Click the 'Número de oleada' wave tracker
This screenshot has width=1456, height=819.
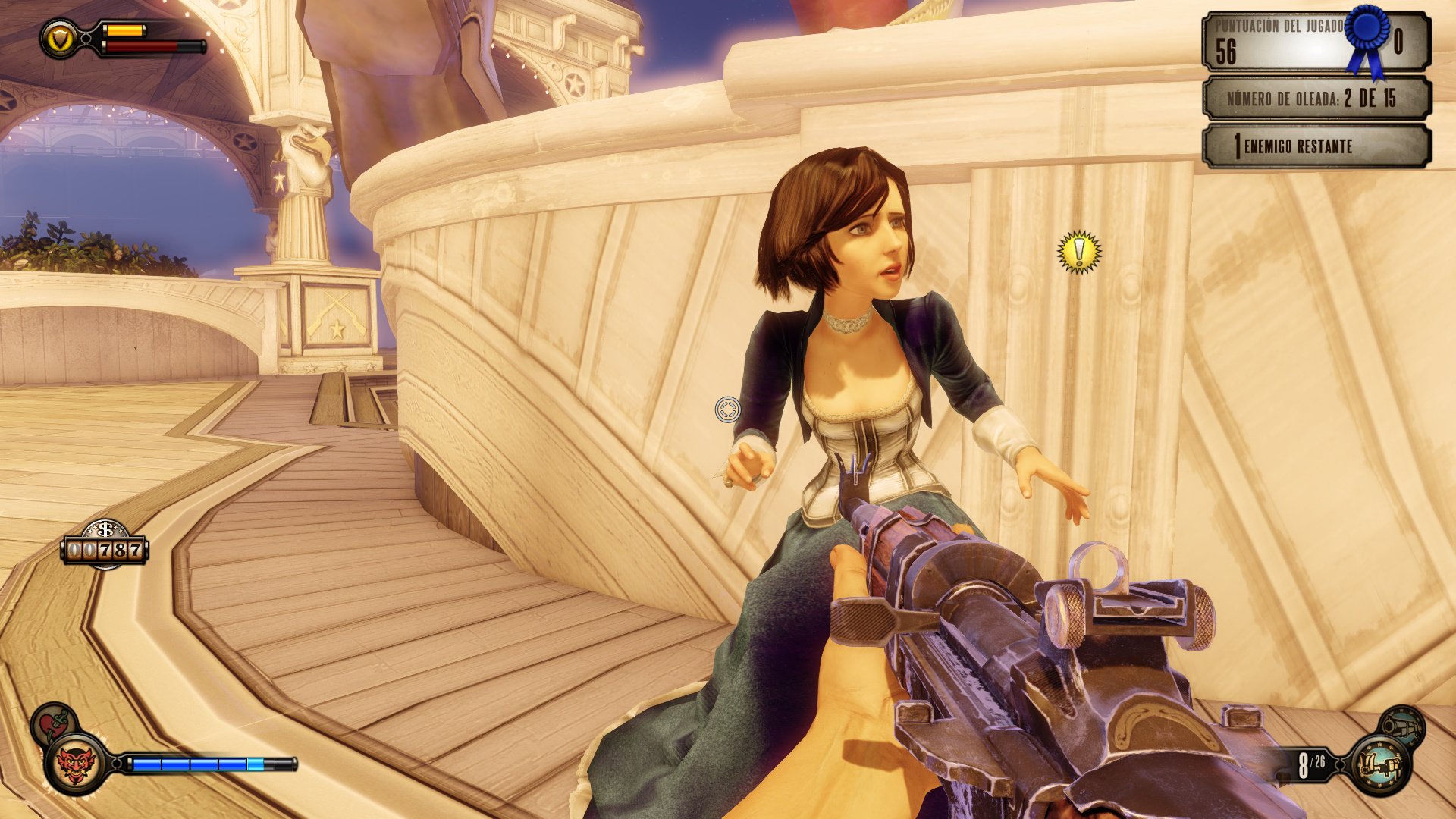point(1316,99)
